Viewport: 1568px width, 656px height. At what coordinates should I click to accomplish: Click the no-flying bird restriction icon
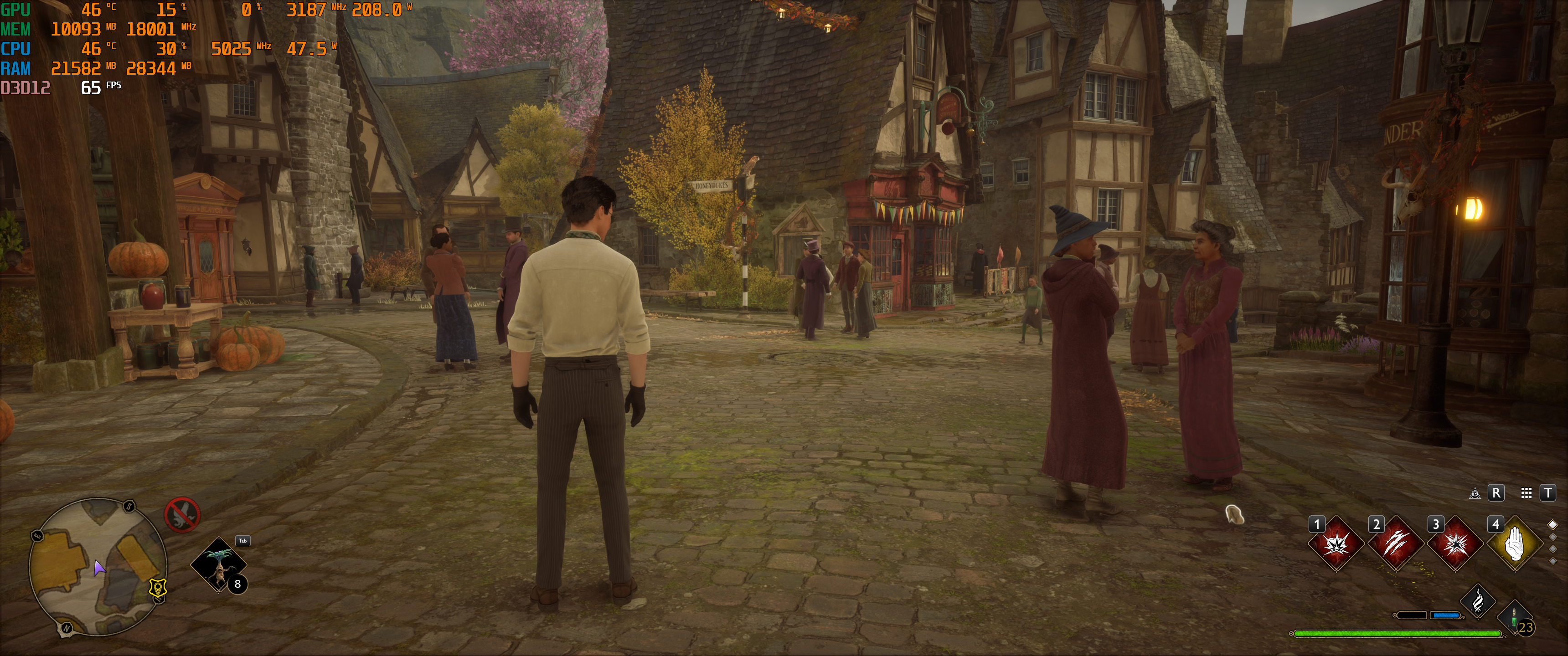pyautogui.click(x=182, y=514)
